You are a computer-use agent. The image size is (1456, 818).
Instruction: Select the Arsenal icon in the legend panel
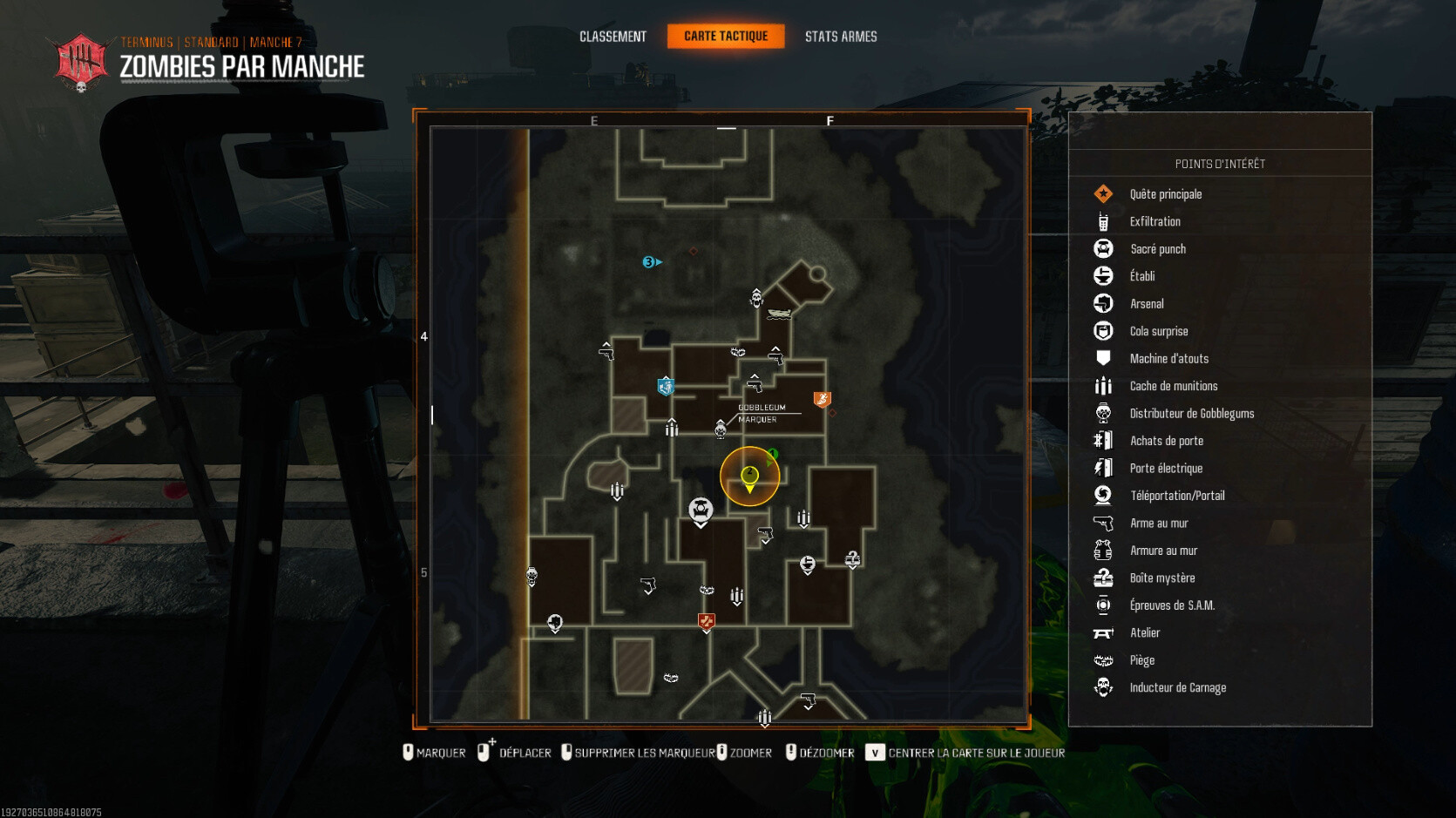tap(1104, 303)
